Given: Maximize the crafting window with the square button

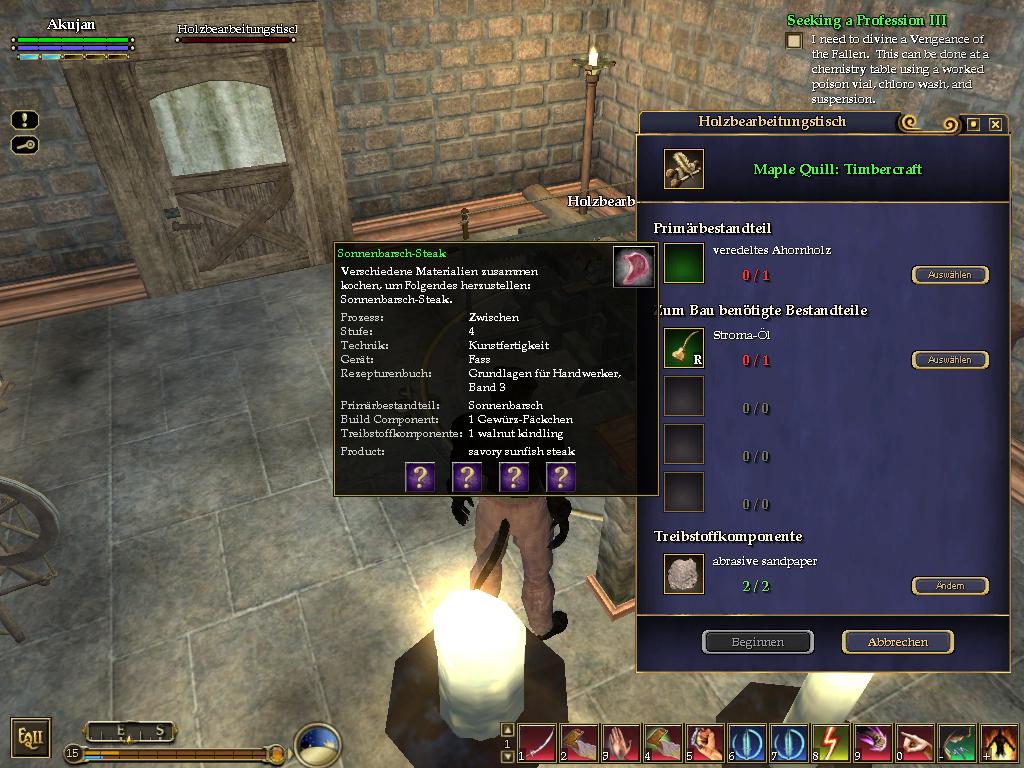Looking at the screenshot, I should click(973, 124).
